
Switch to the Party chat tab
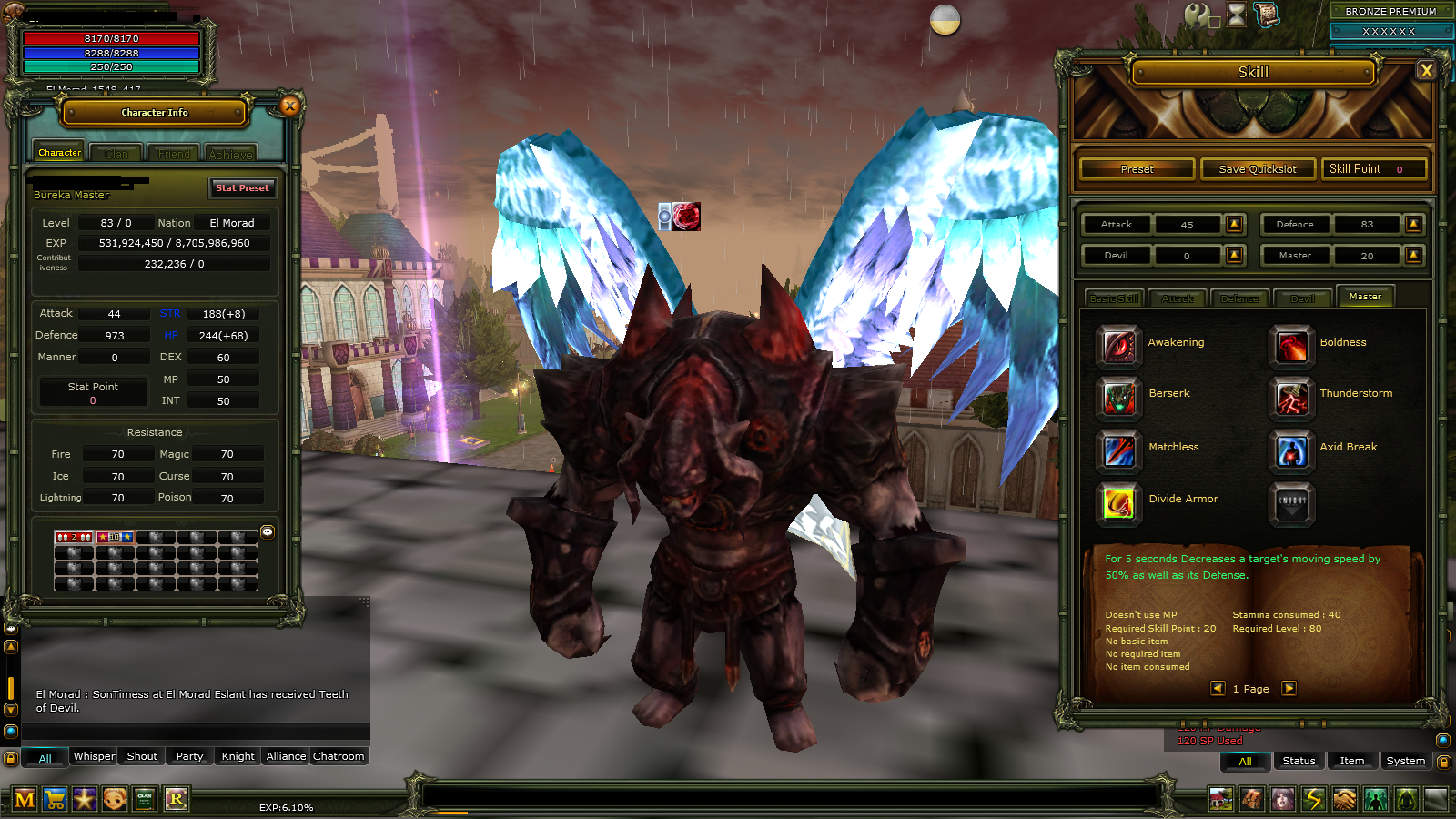pyautogui.click(x=189, y=756)
